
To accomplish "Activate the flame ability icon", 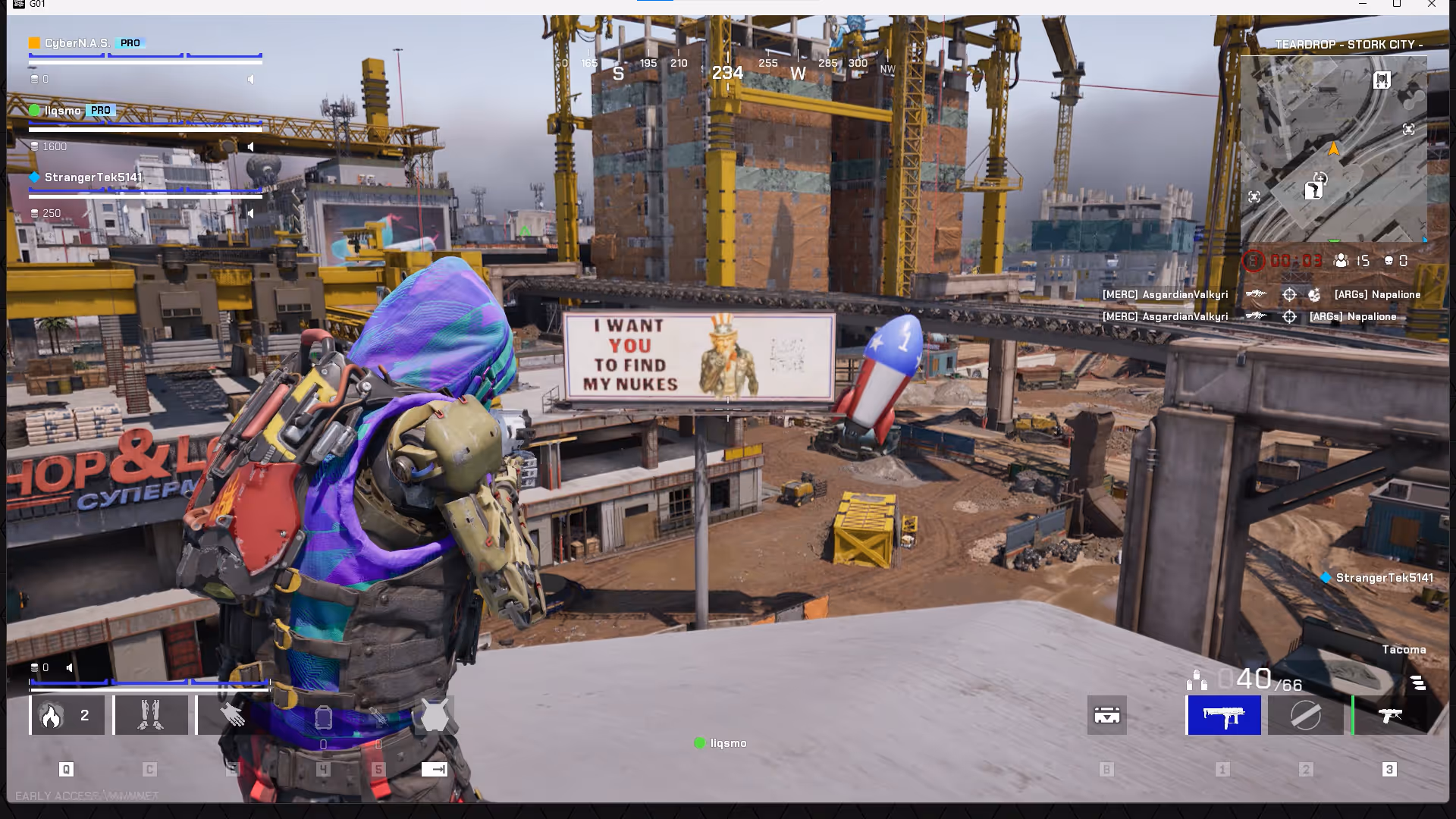I will 52,716.
